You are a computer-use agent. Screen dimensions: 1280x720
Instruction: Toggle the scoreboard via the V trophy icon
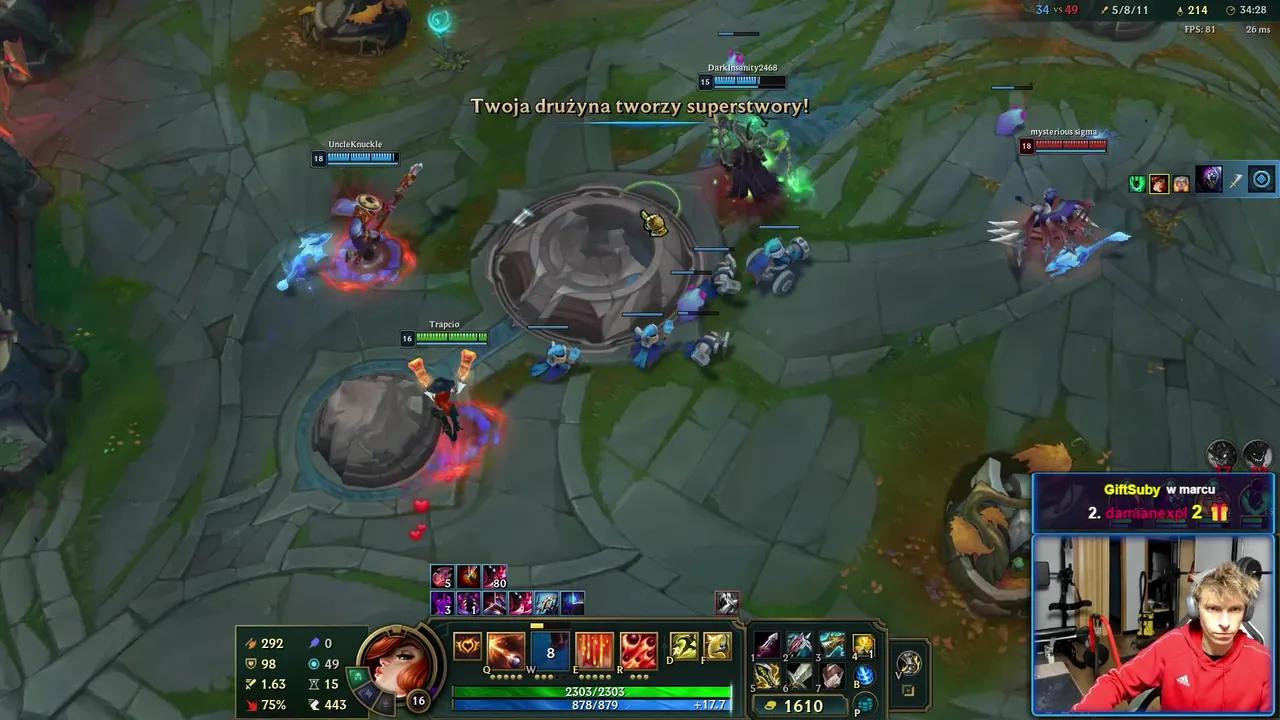coord(909,665)
